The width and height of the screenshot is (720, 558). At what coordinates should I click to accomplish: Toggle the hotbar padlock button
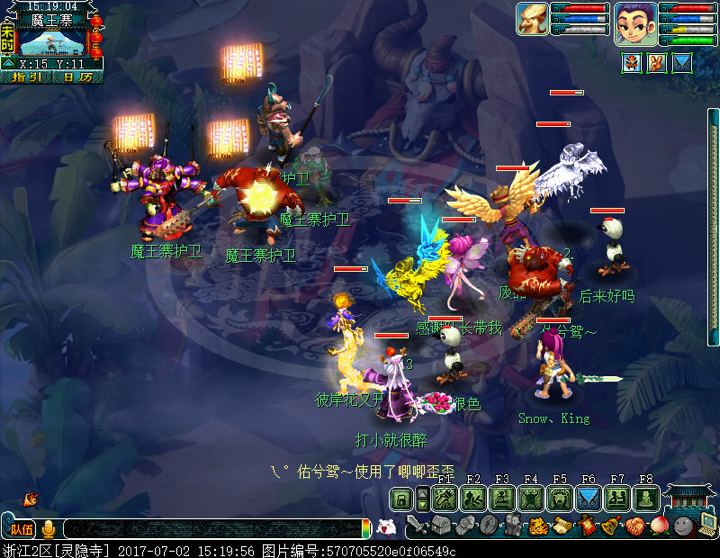(x=401, y=499)
